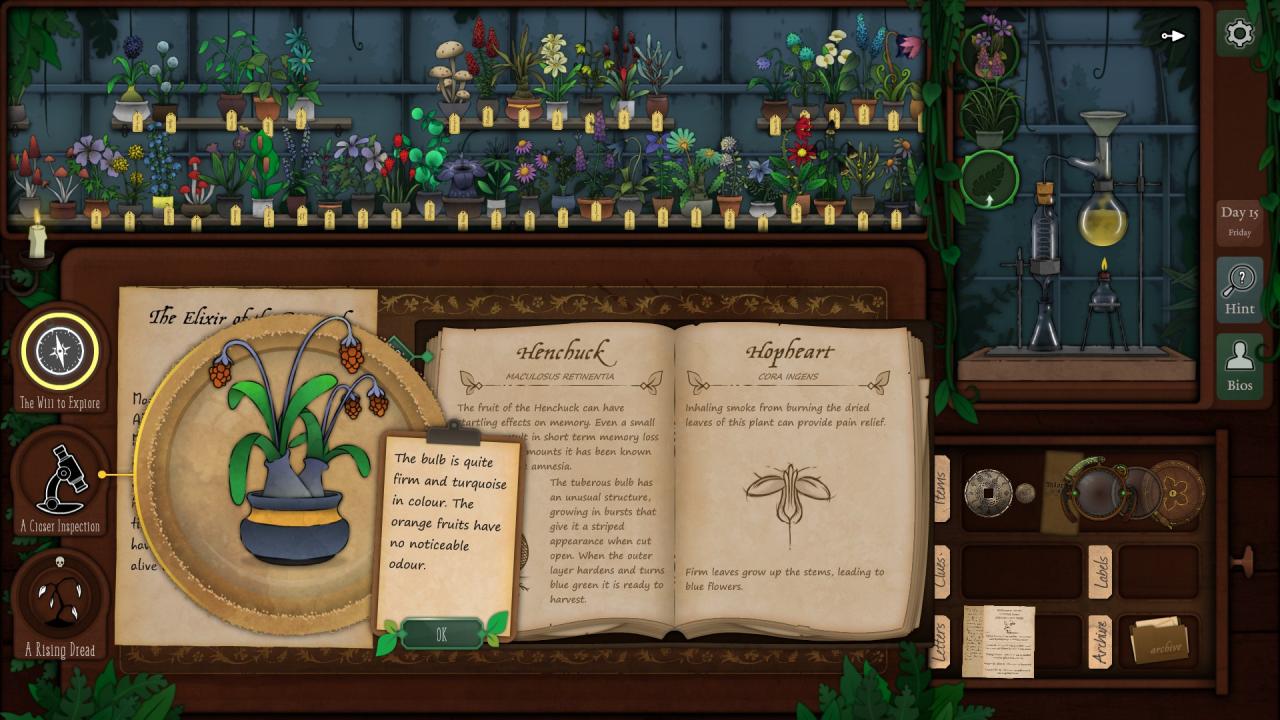Open the Bios panel
1280x720 pixels.
pyautogui.click(x=1239, y=366)
